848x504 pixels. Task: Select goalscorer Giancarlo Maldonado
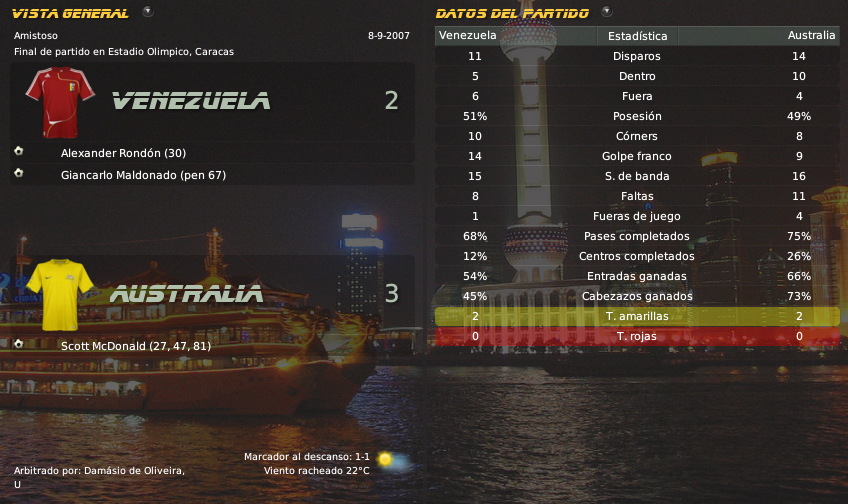143,175
